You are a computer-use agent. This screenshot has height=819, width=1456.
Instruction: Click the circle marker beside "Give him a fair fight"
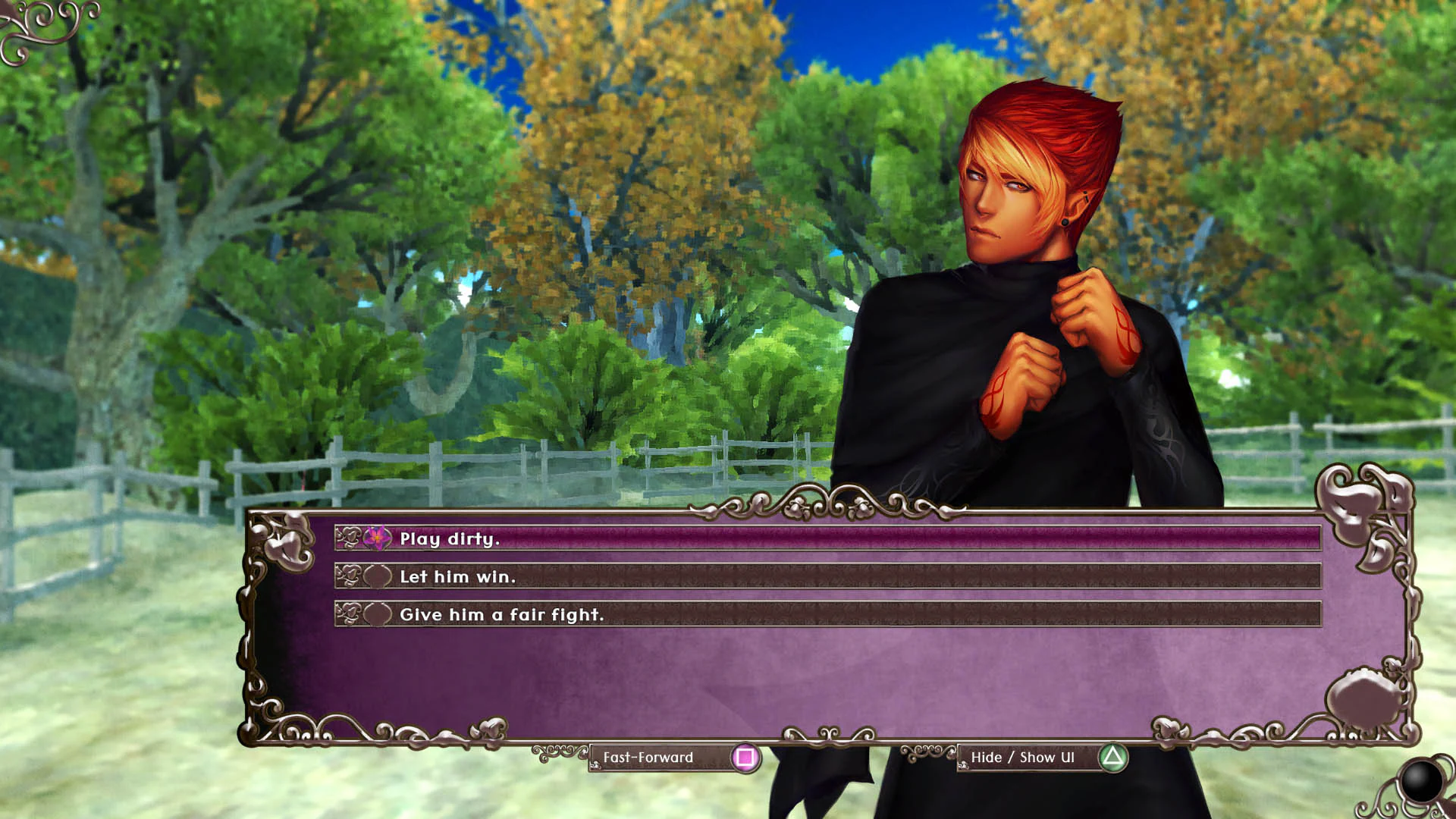tap(378, 615)
